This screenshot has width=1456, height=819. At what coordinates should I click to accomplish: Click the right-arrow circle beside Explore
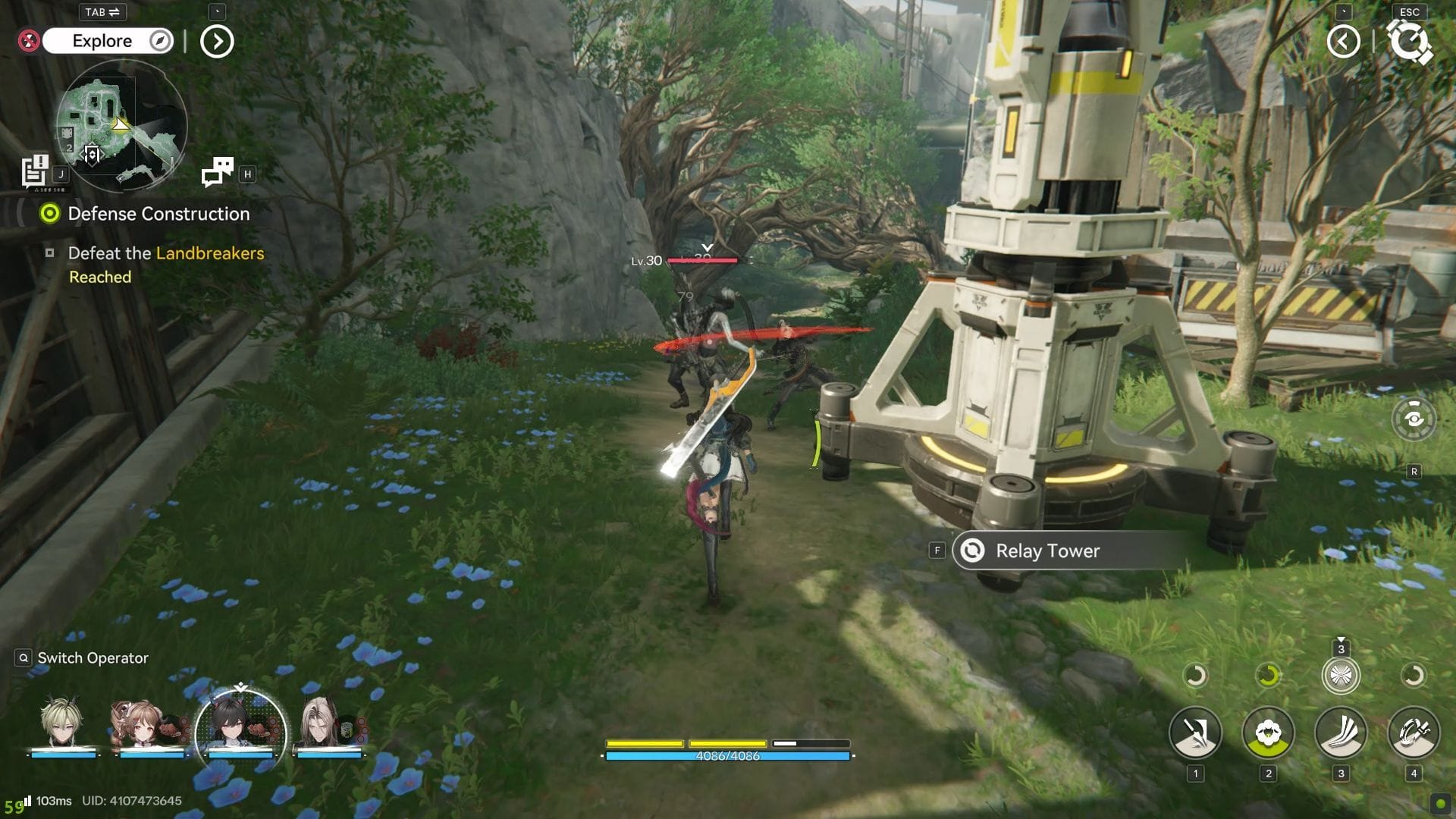click(217, 42)
